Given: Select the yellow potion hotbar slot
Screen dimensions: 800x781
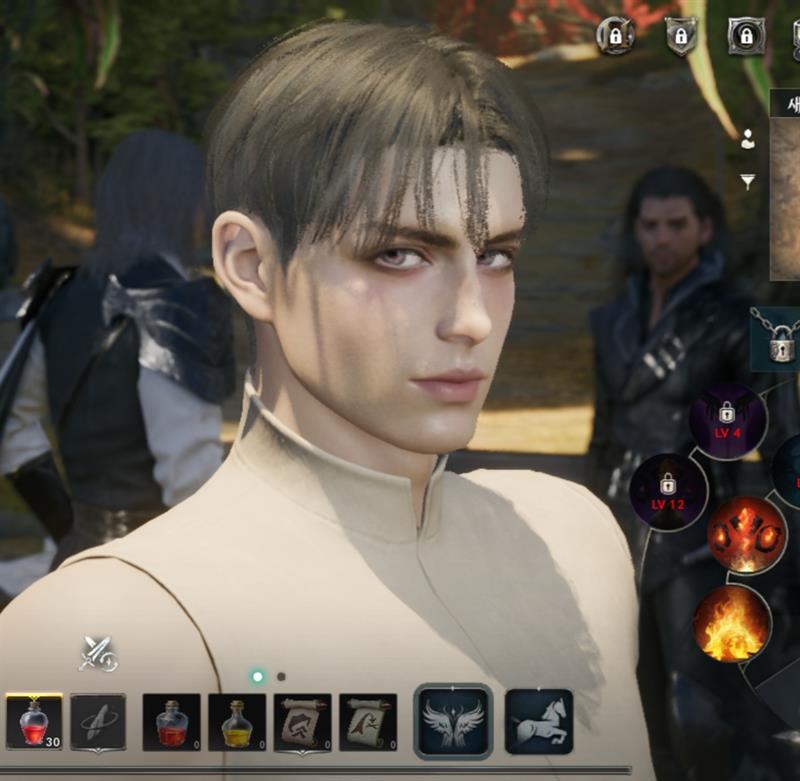Looking at the screenshot, I should click(x=237, y=722).
